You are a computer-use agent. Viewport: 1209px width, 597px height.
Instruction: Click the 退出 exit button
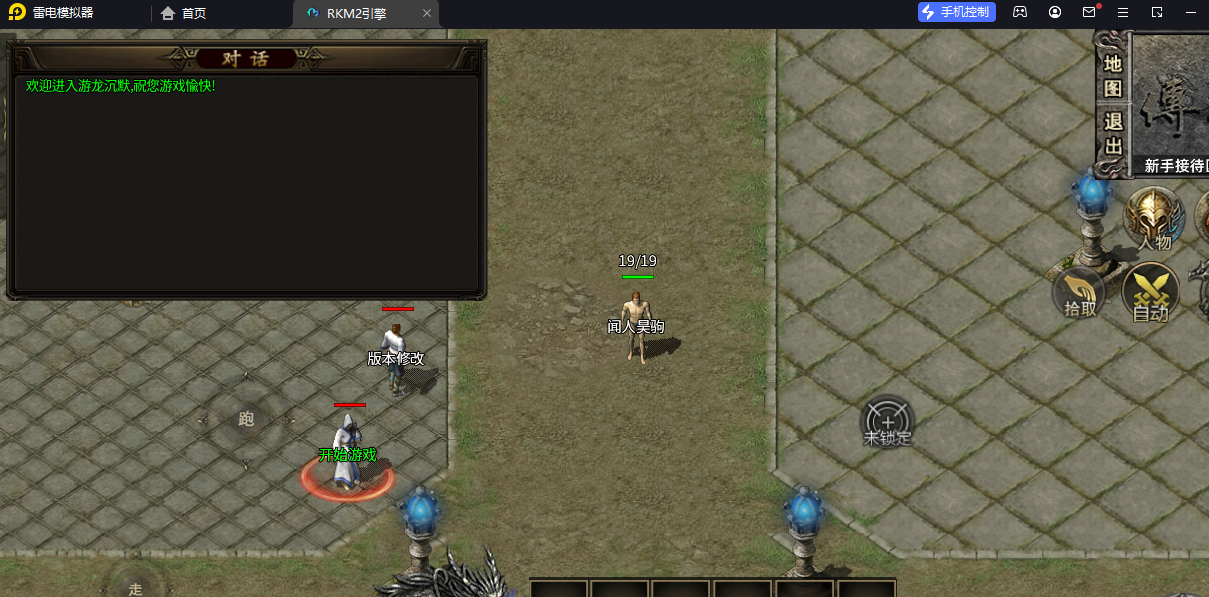[1113, 133]
